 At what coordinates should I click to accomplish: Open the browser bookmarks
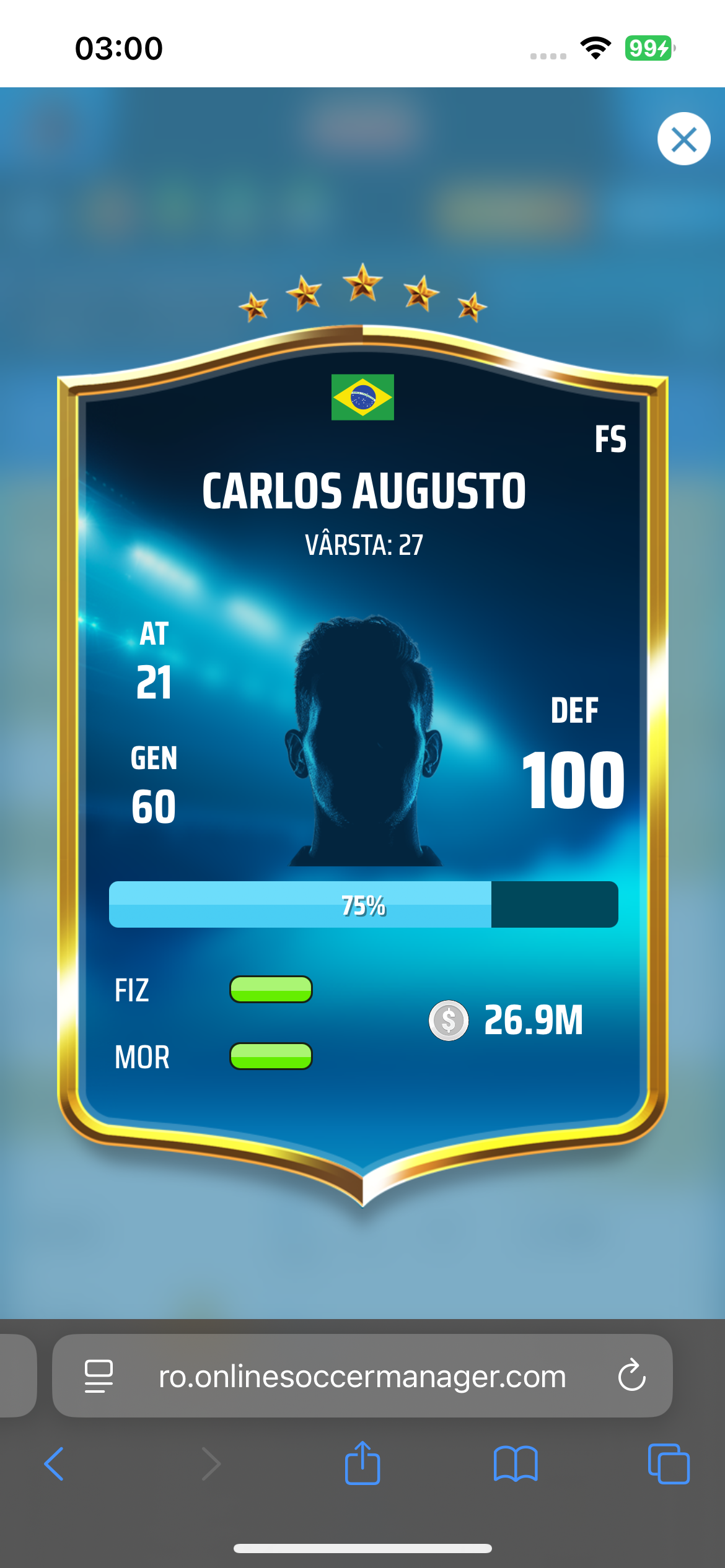(516, 1464)
